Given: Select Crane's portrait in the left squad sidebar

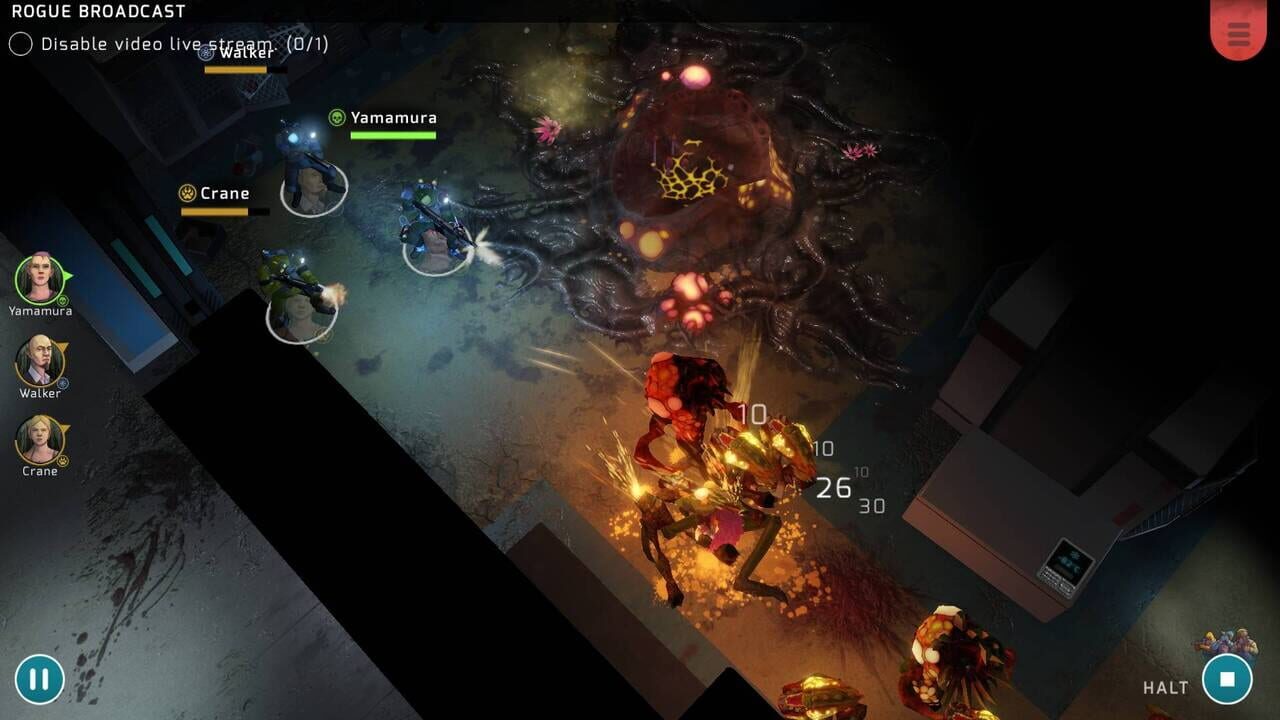Looking at the screenshot, I should (x=38, y=437).
